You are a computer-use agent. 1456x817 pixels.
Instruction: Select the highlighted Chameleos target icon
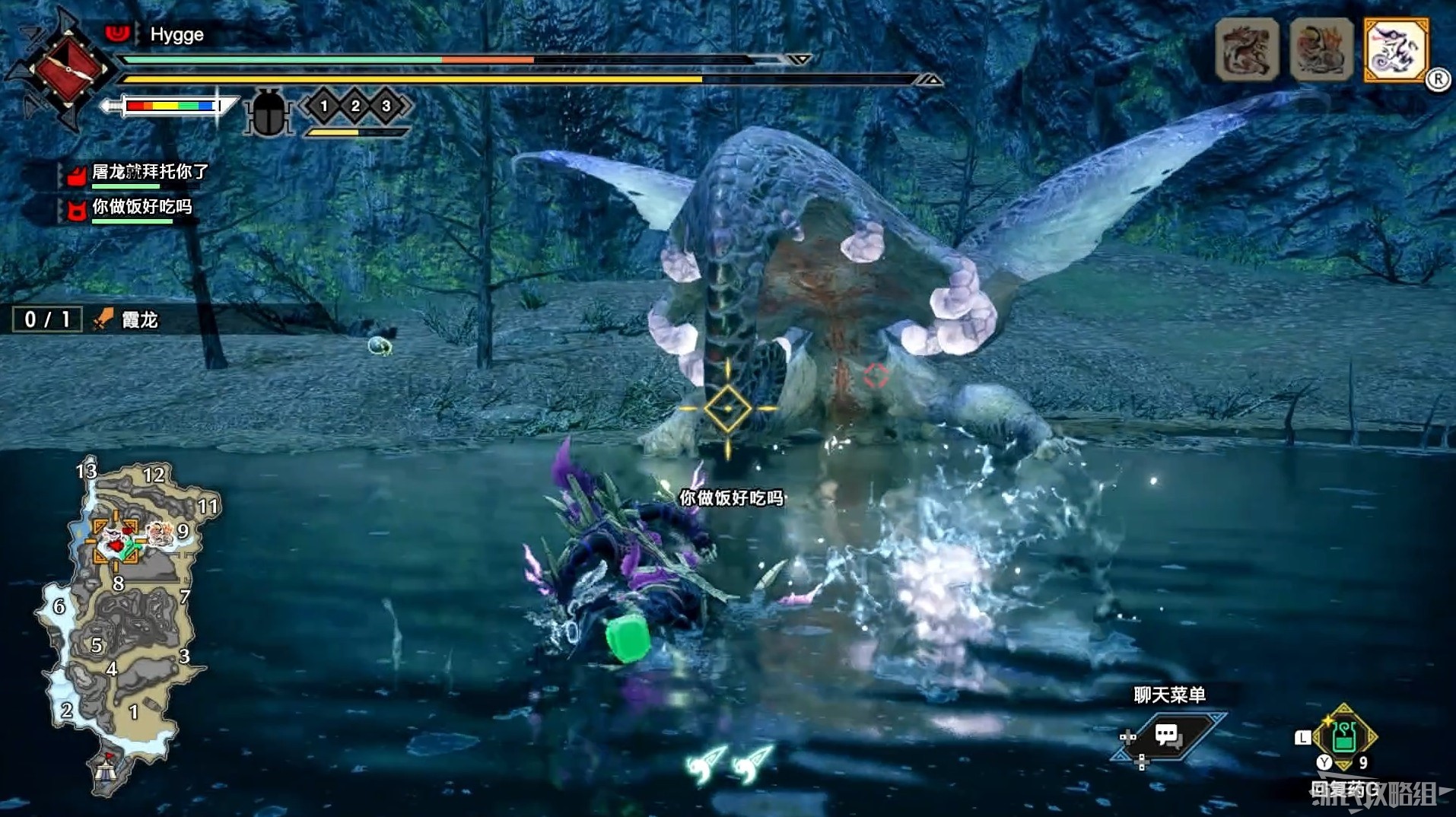1396,50
